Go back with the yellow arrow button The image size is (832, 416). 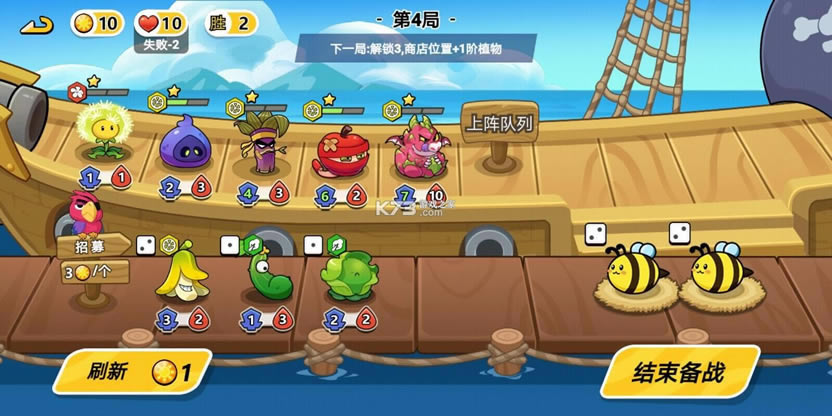[x=37, y=23]
